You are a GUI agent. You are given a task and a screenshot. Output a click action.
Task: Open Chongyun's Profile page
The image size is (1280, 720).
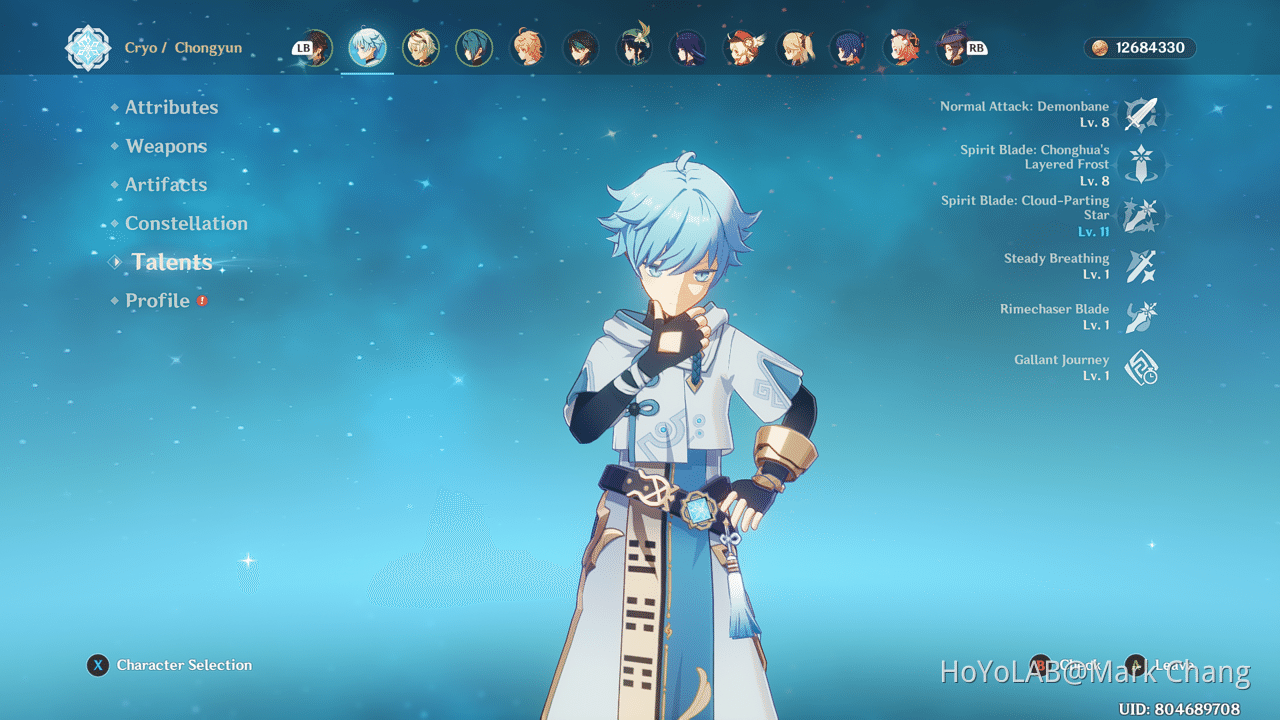click(x=157, y=300)
